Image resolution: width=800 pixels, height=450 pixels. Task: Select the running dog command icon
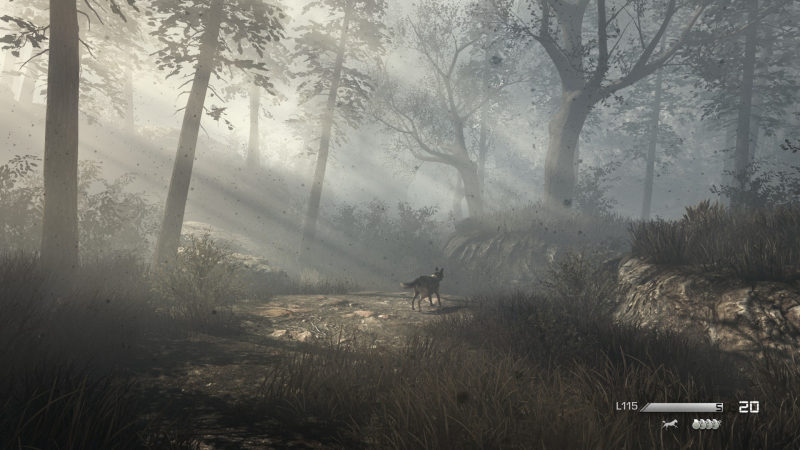(669, 424)
